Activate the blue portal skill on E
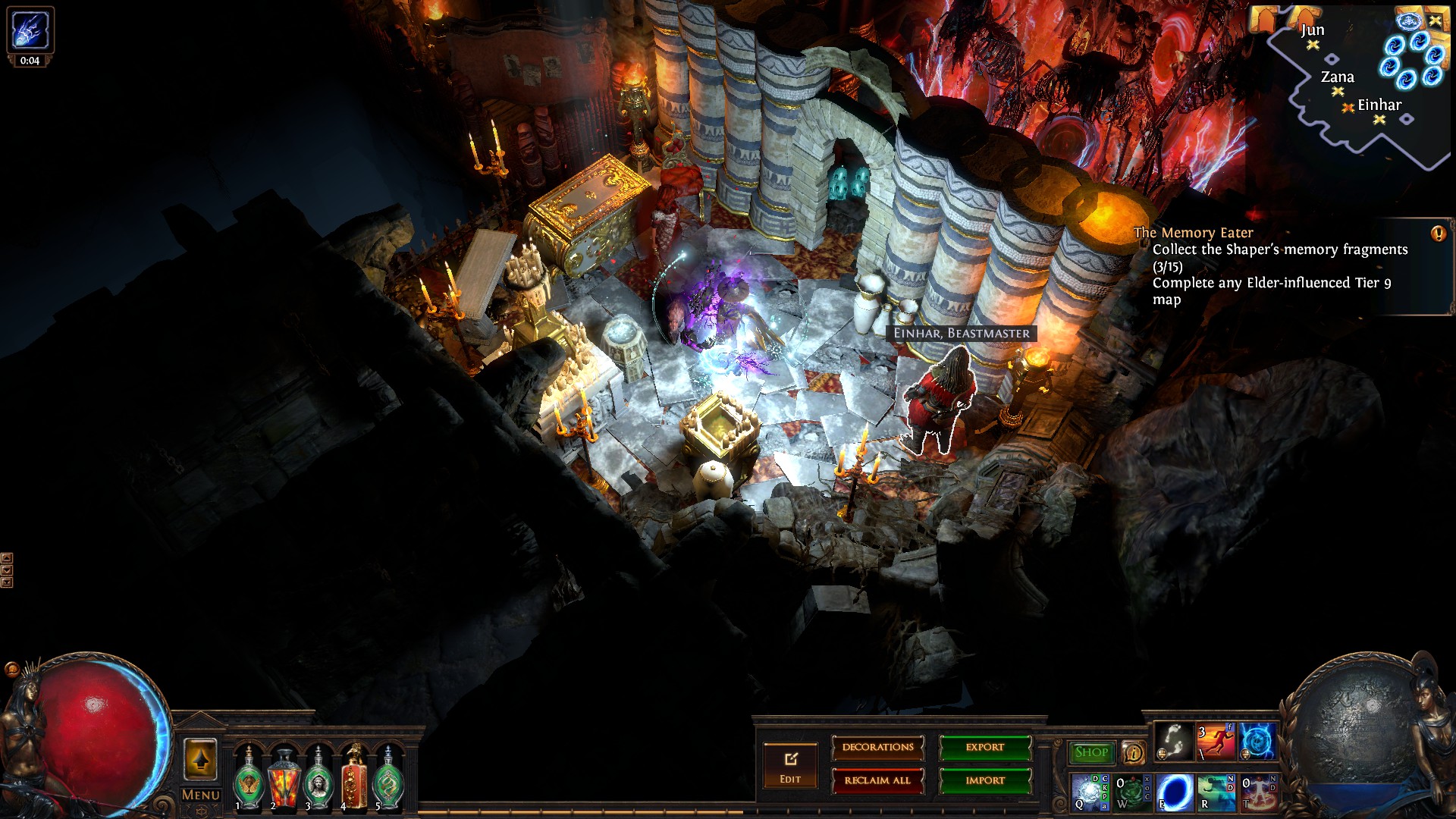The height and width of the screenshot is (819, 1456). point(1175,792)
